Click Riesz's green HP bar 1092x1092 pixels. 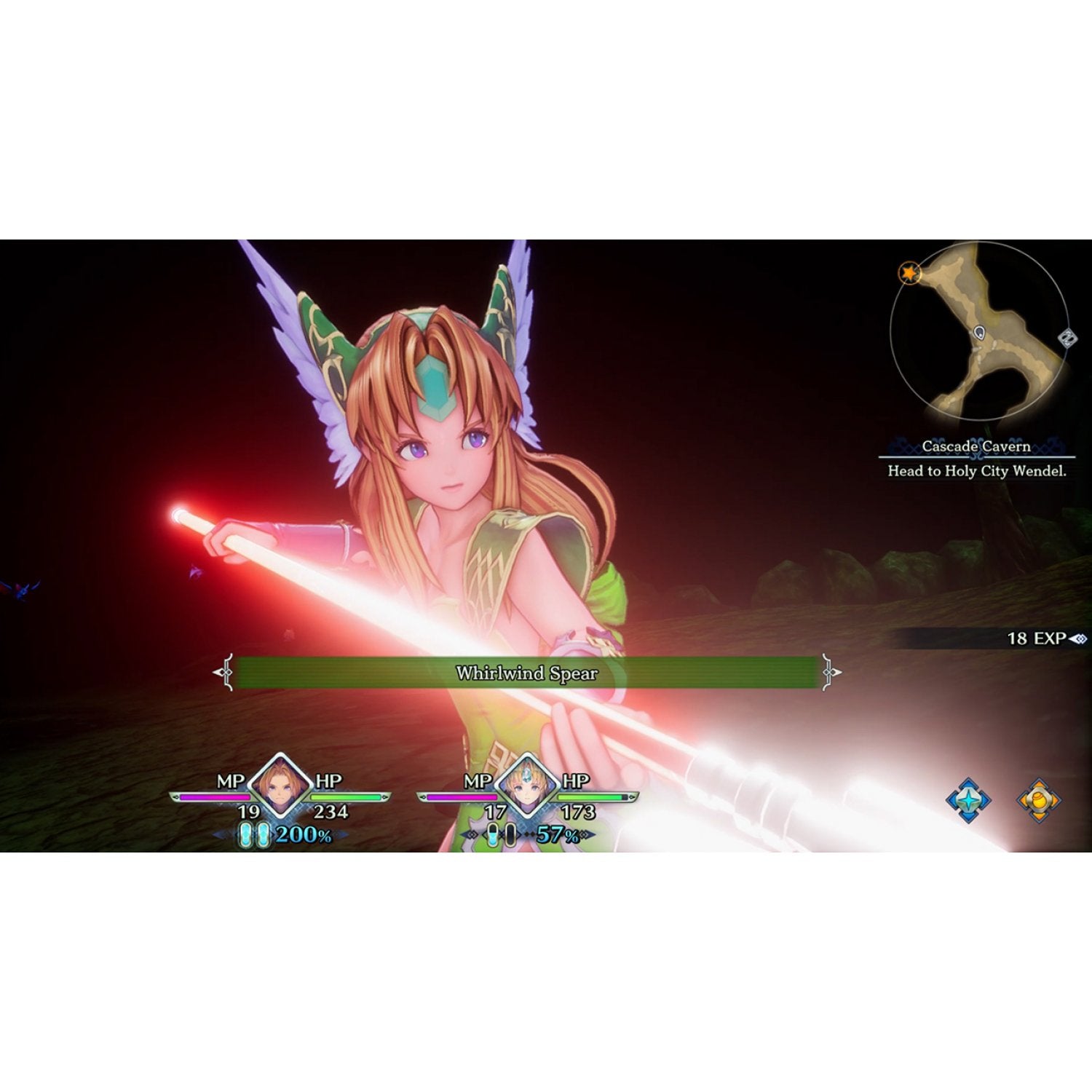(x=590, y=797)
